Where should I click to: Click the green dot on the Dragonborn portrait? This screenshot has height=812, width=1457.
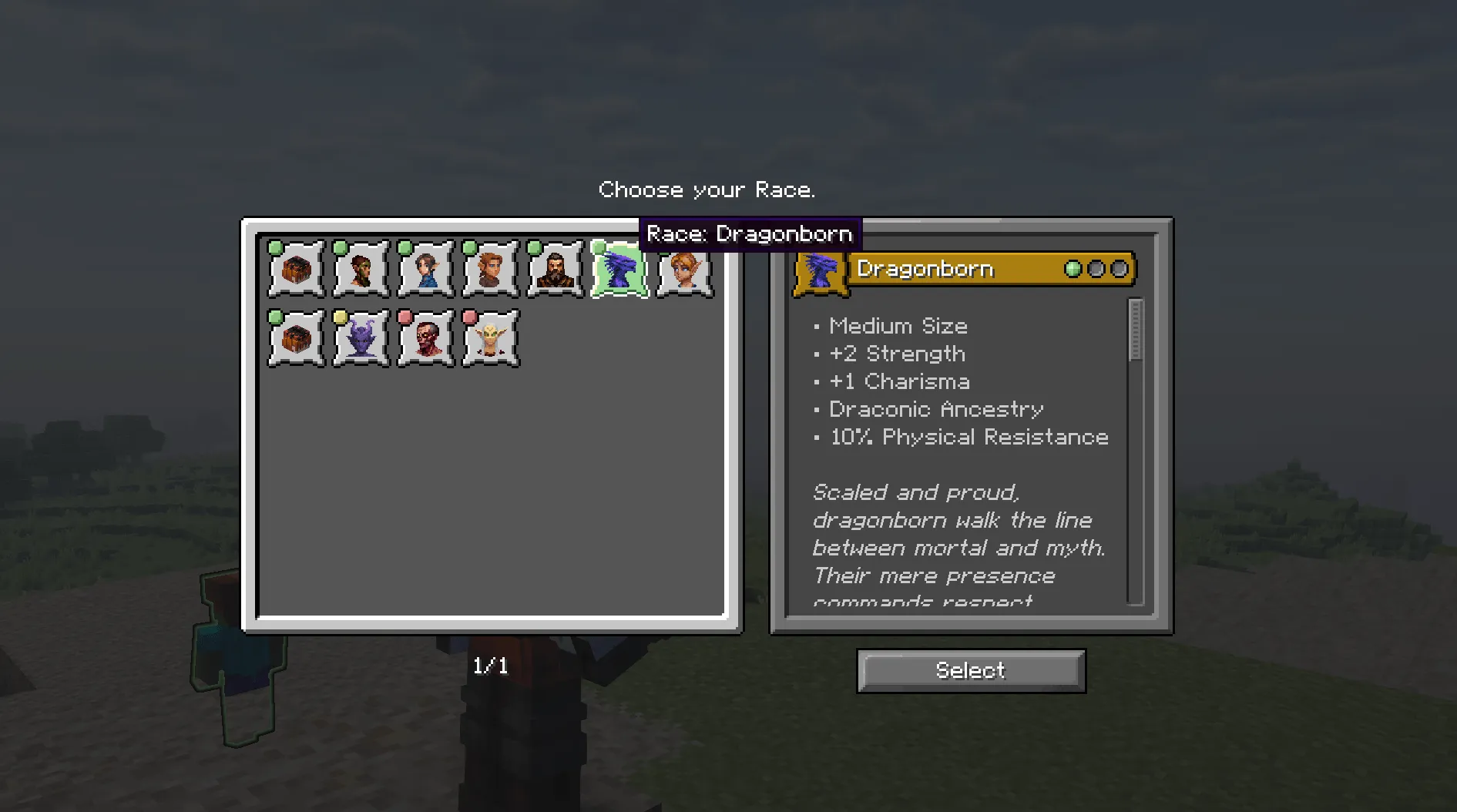[x=598, y=248]
